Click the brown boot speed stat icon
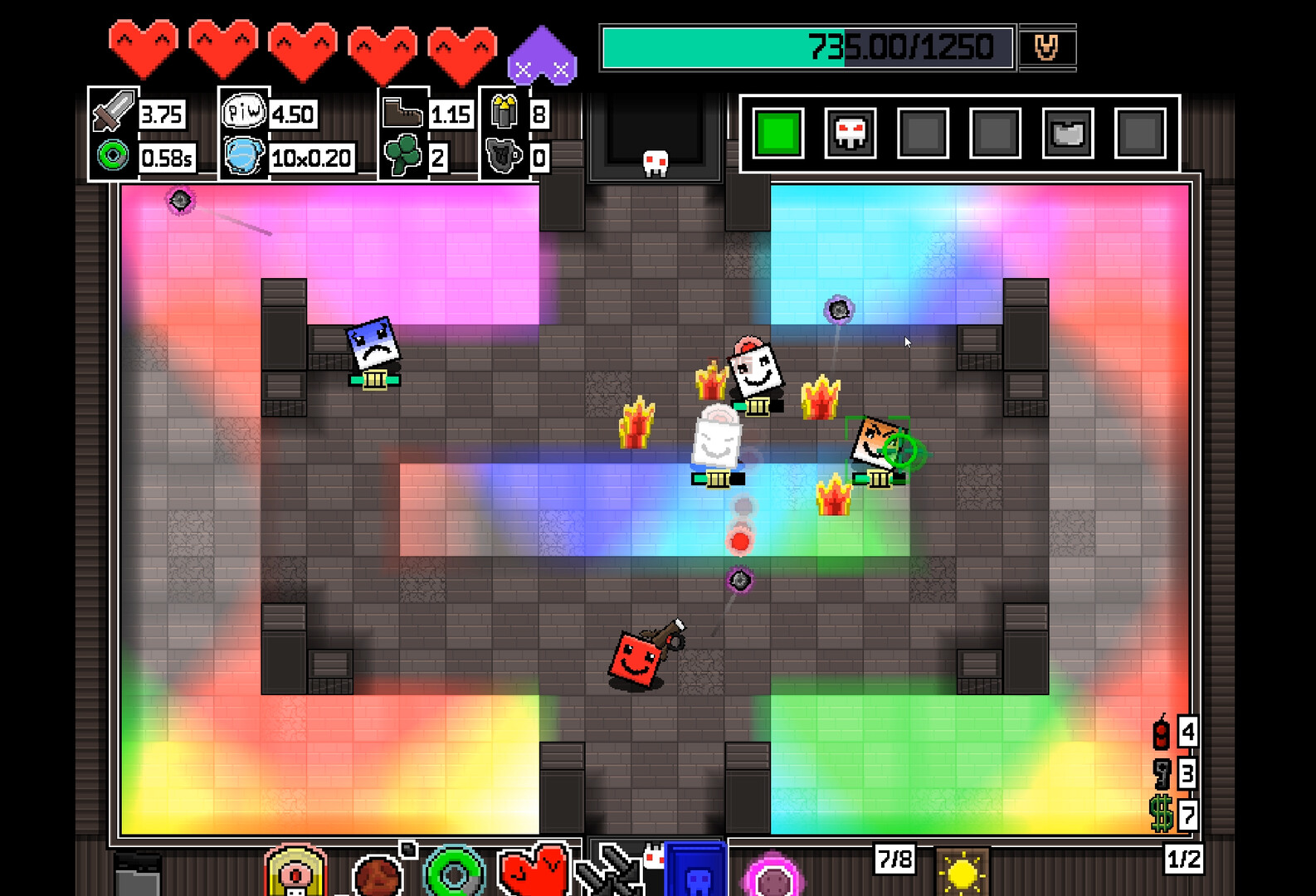 click(x=402, y=112)
